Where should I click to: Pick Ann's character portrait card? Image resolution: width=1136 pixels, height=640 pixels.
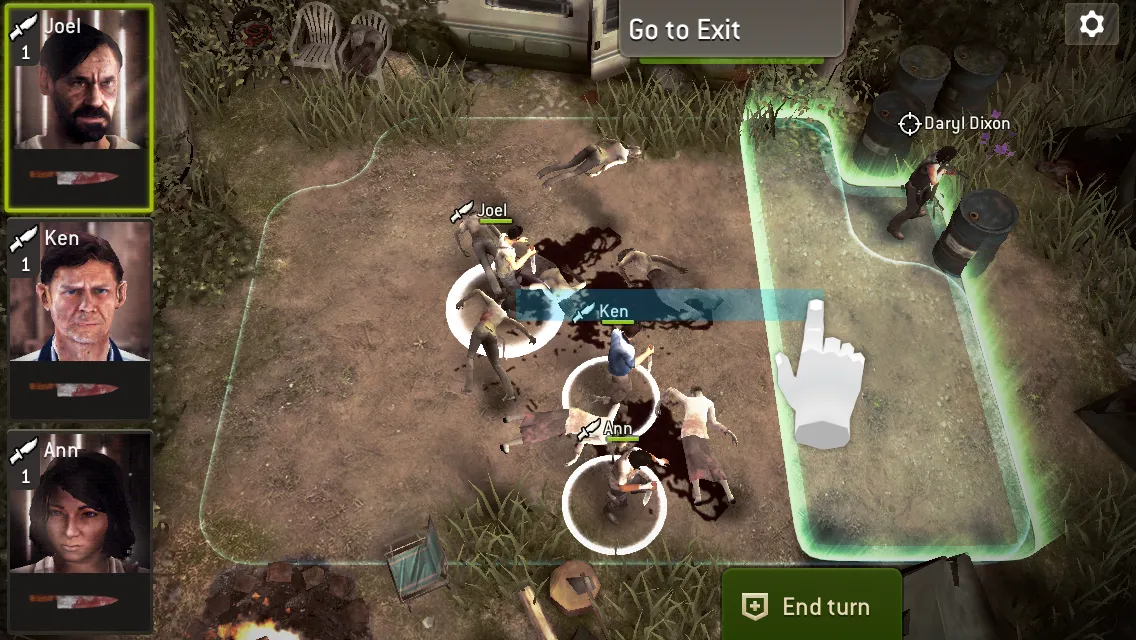(x=80, y=530)
